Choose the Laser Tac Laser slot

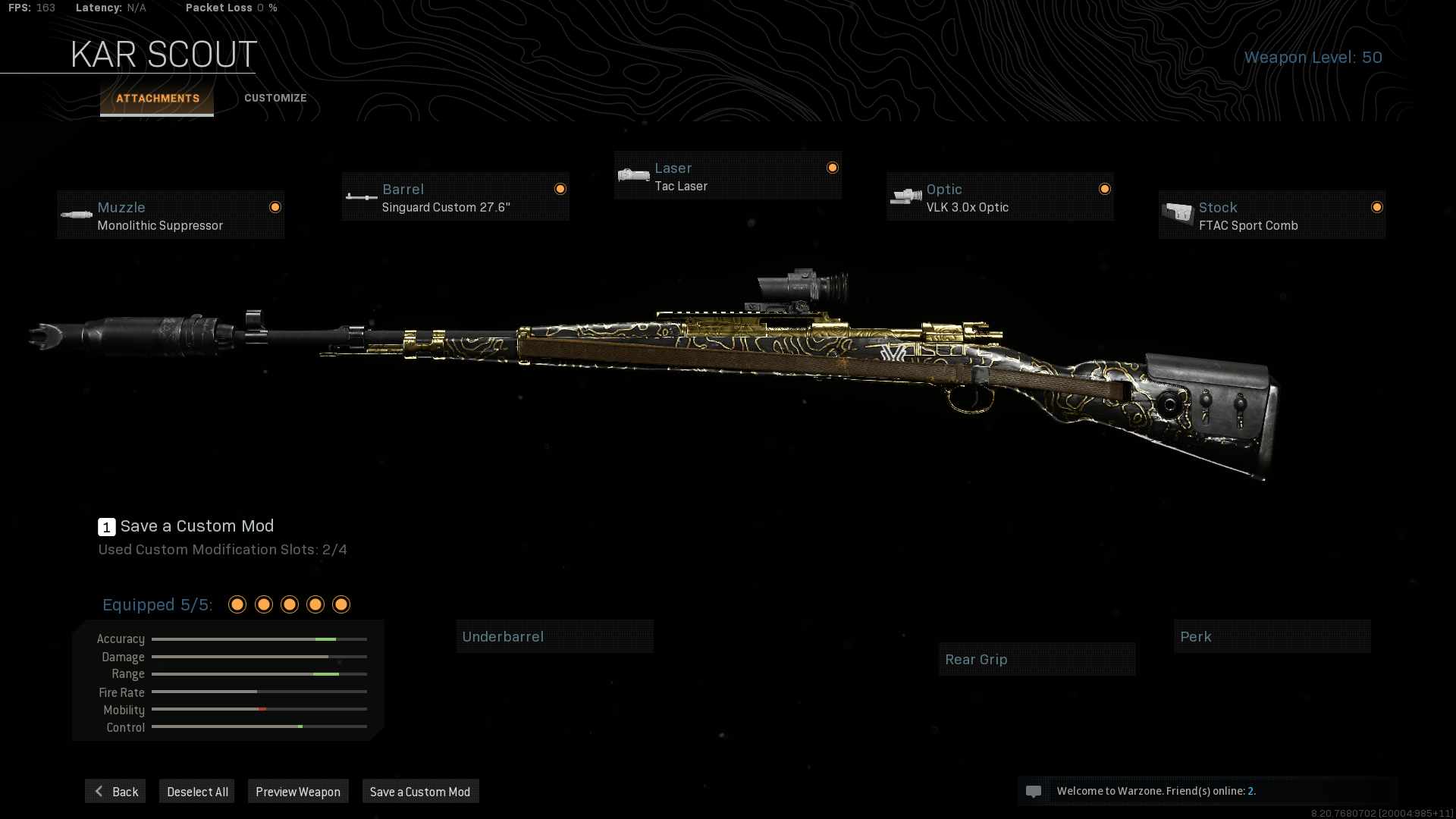coord(727,176)
